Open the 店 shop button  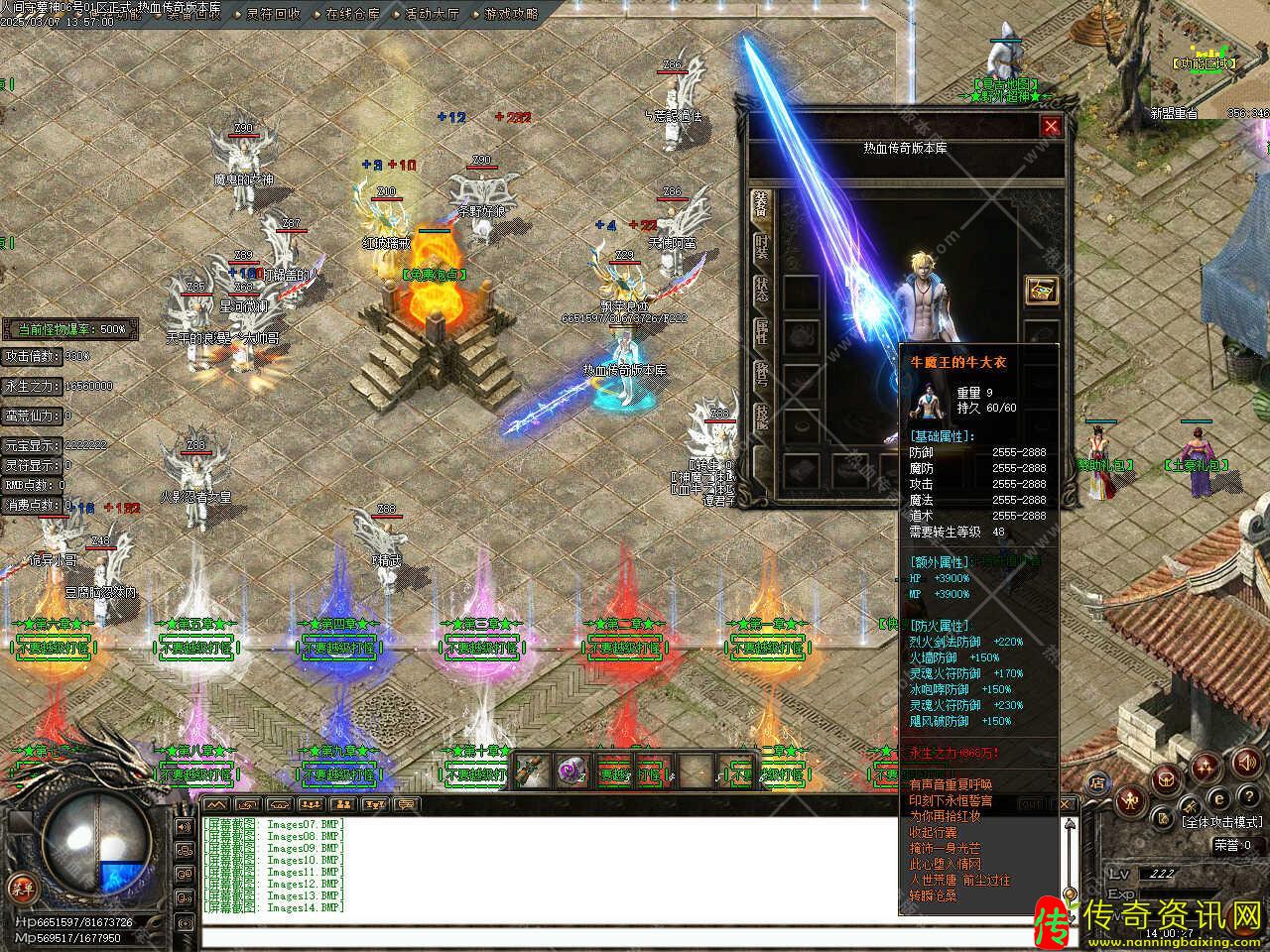pos(1098,781)
